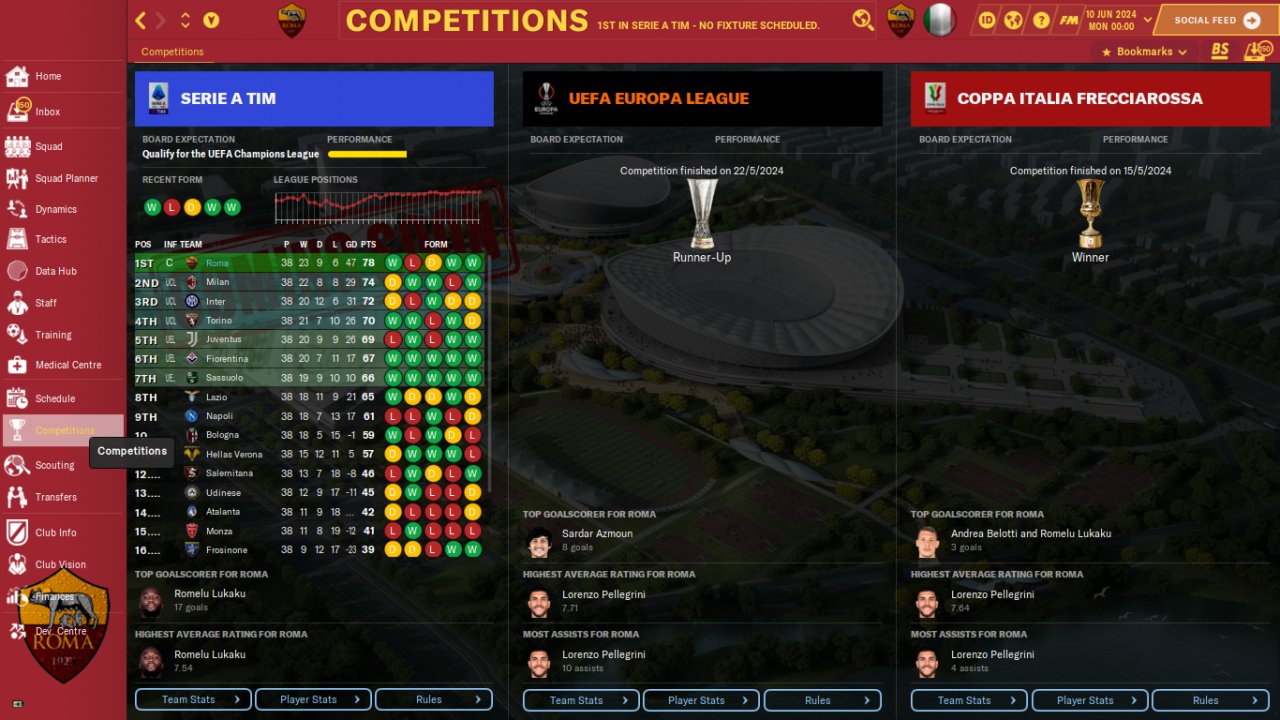
Task: Go to the Inbox
Action: [47, 112]
